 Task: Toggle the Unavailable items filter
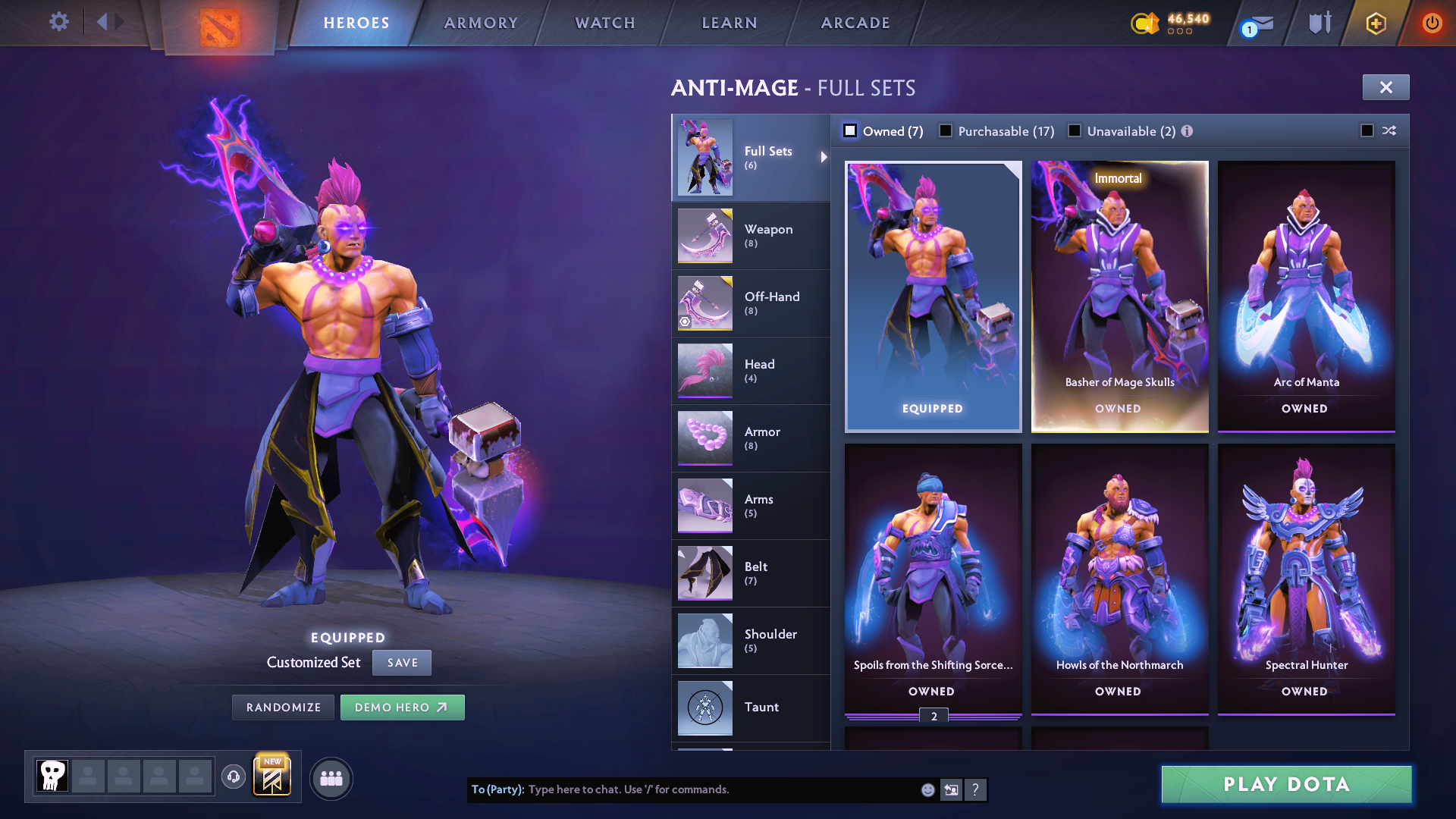point(1075,130)
